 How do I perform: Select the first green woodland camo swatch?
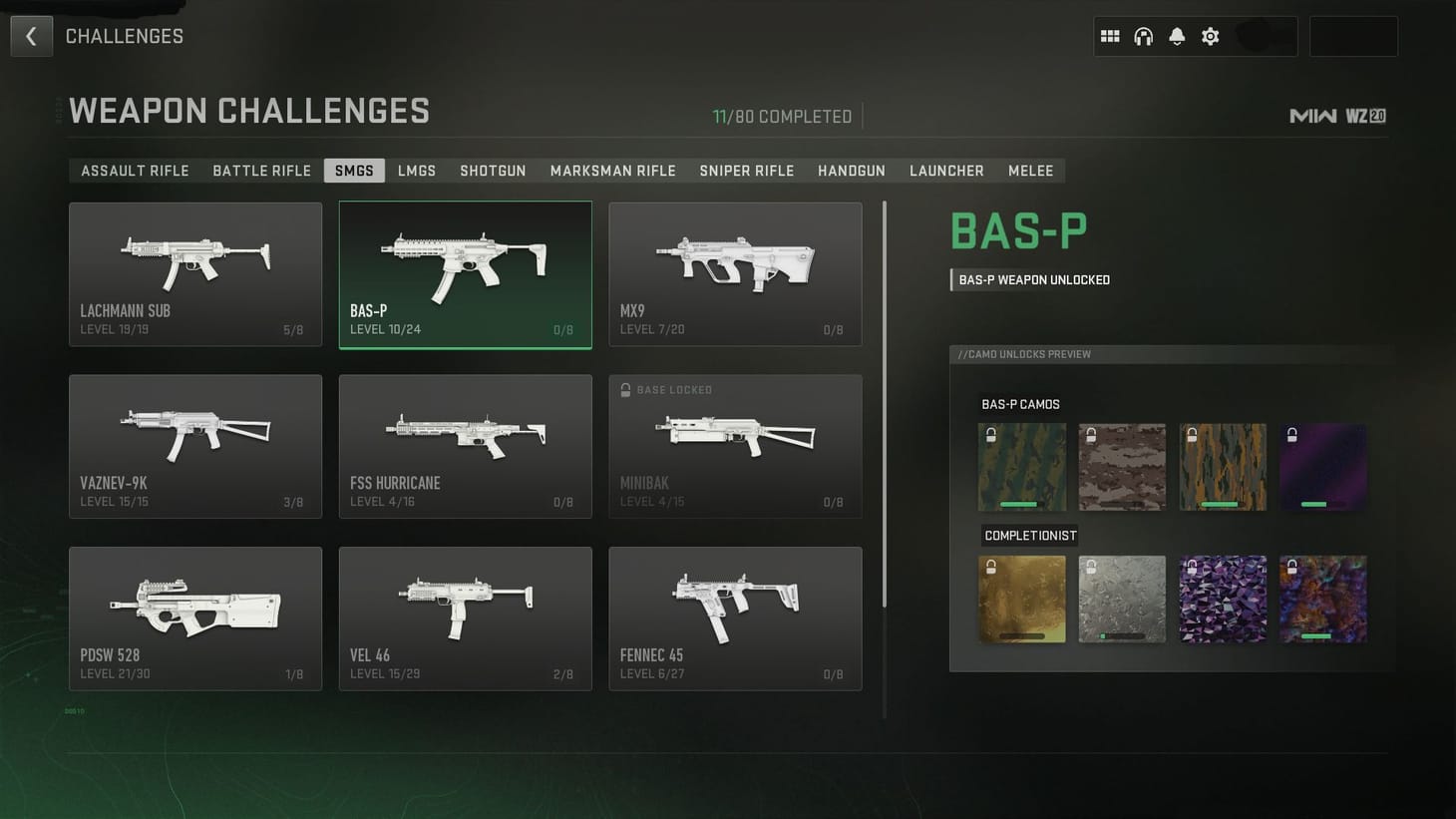(1022, 466)
